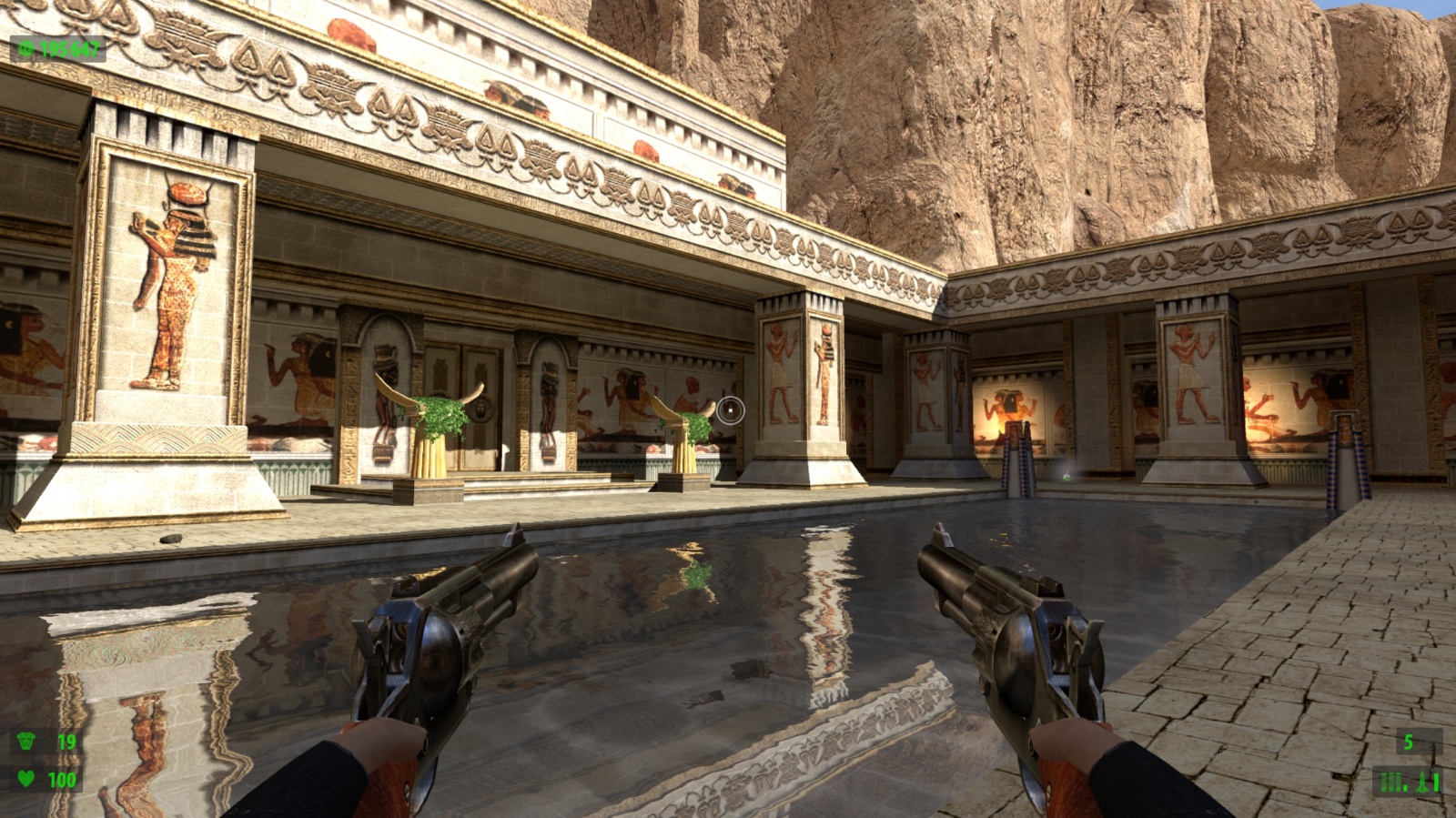The width and height of the screenshot is (1456, 818).
Task: Select the bullets ammo icon
Action: (1391, 782)
